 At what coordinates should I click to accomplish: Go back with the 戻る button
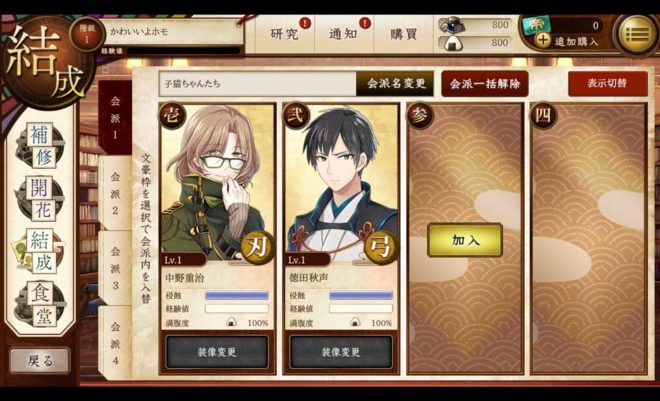pos(40,359)
